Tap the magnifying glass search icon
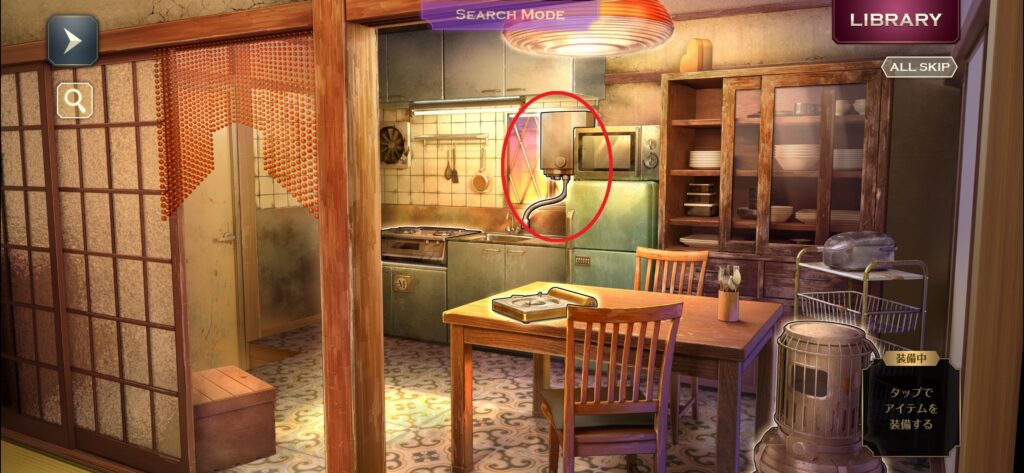The height and width of the screenshot is (473, 1024). [x=74, y=99]
